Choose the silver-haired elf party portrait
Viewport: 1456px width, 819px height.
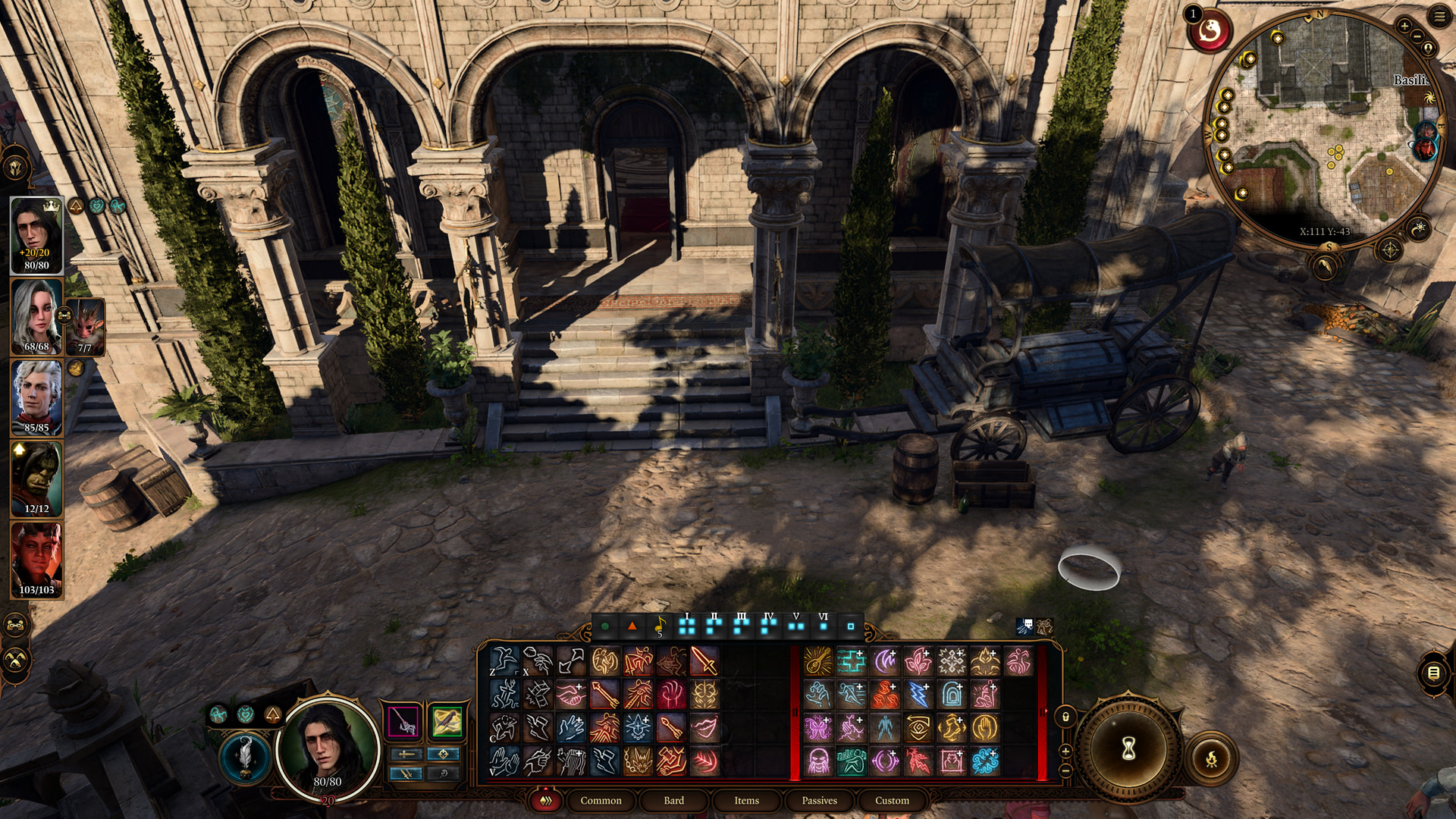(36, 397)
